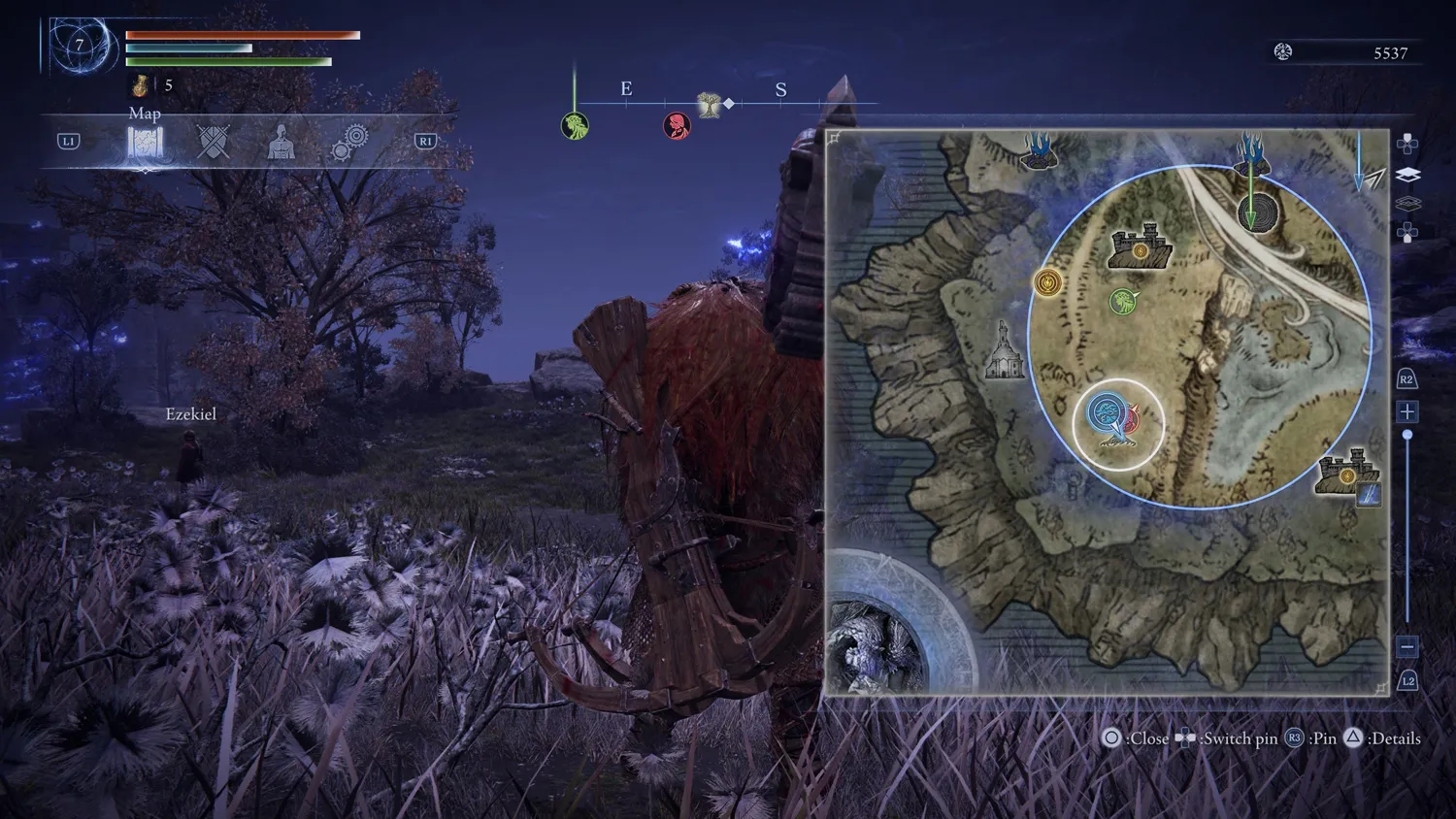
Task: Select the golden ring marker on circle edge
Action: click(x=1047, y=282)
